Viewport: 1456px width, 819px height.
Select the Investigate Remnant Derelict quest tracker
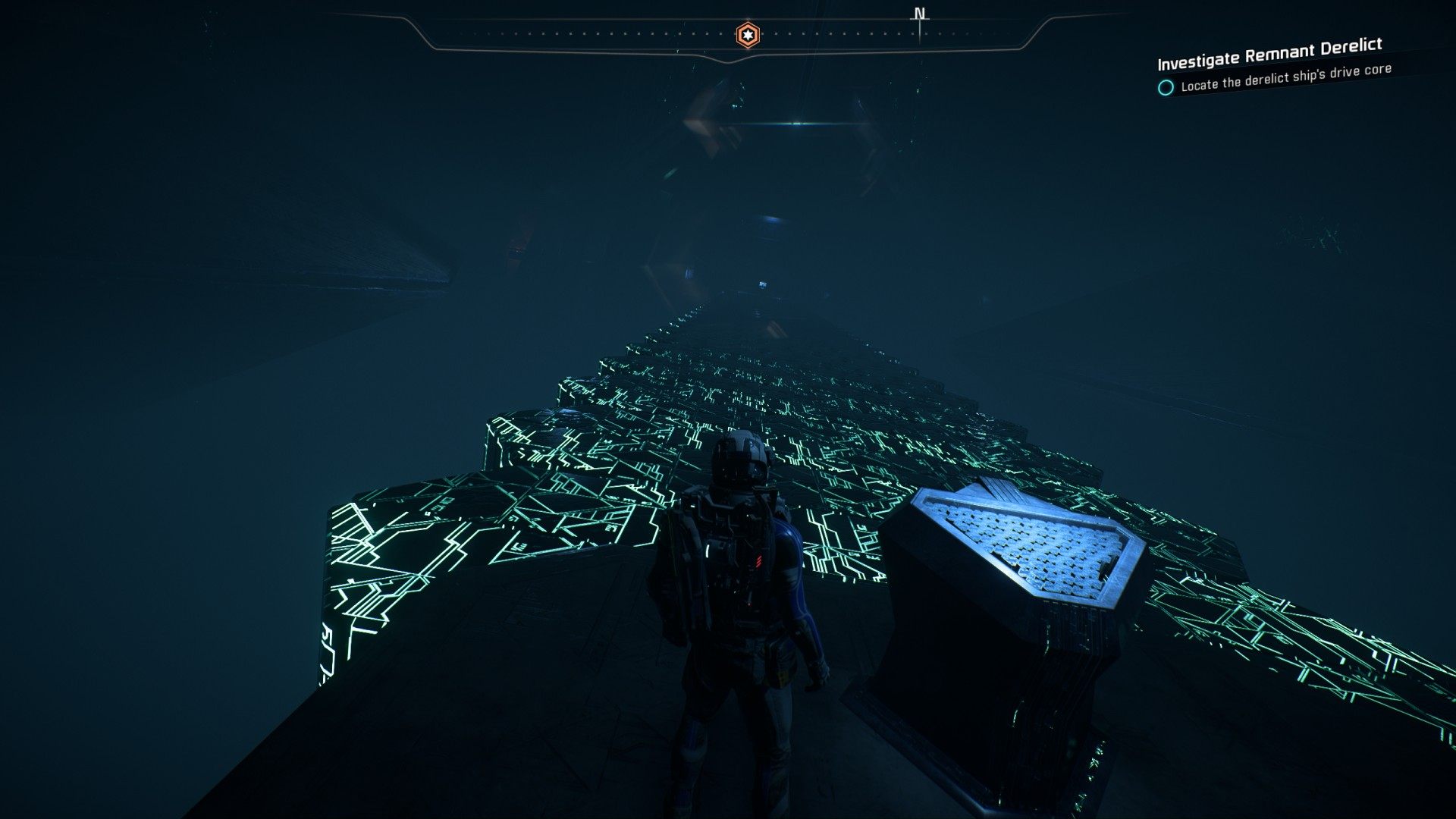[1269, 53]
